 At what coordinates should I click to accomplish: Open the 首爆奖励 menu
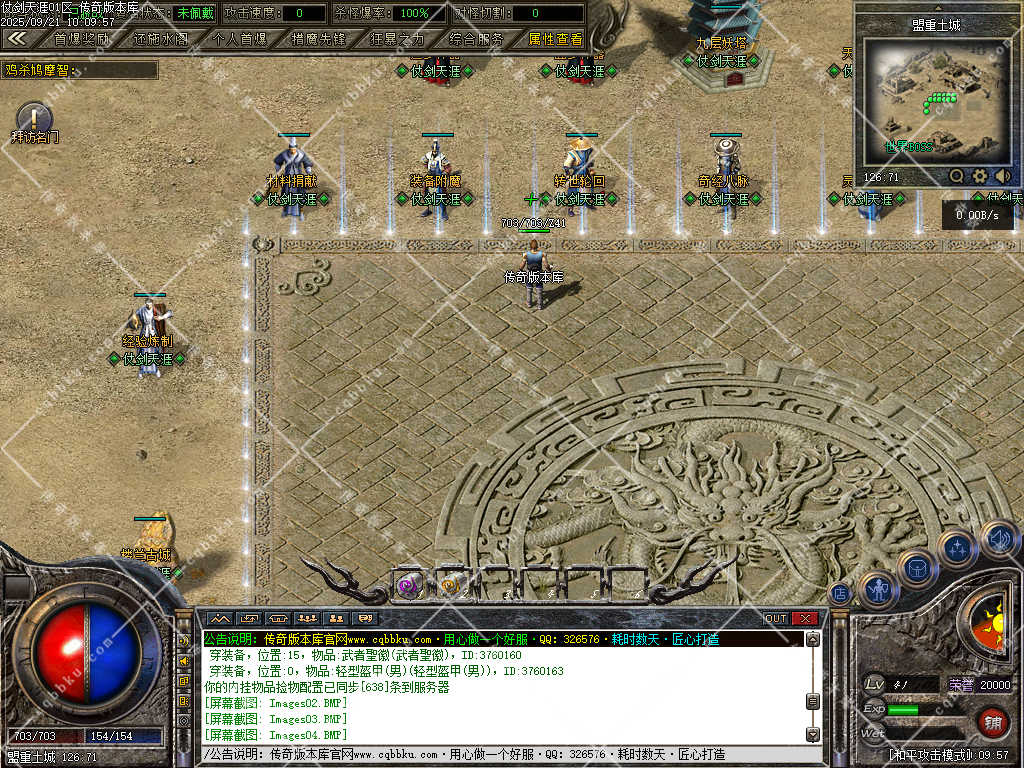(81, 39)
